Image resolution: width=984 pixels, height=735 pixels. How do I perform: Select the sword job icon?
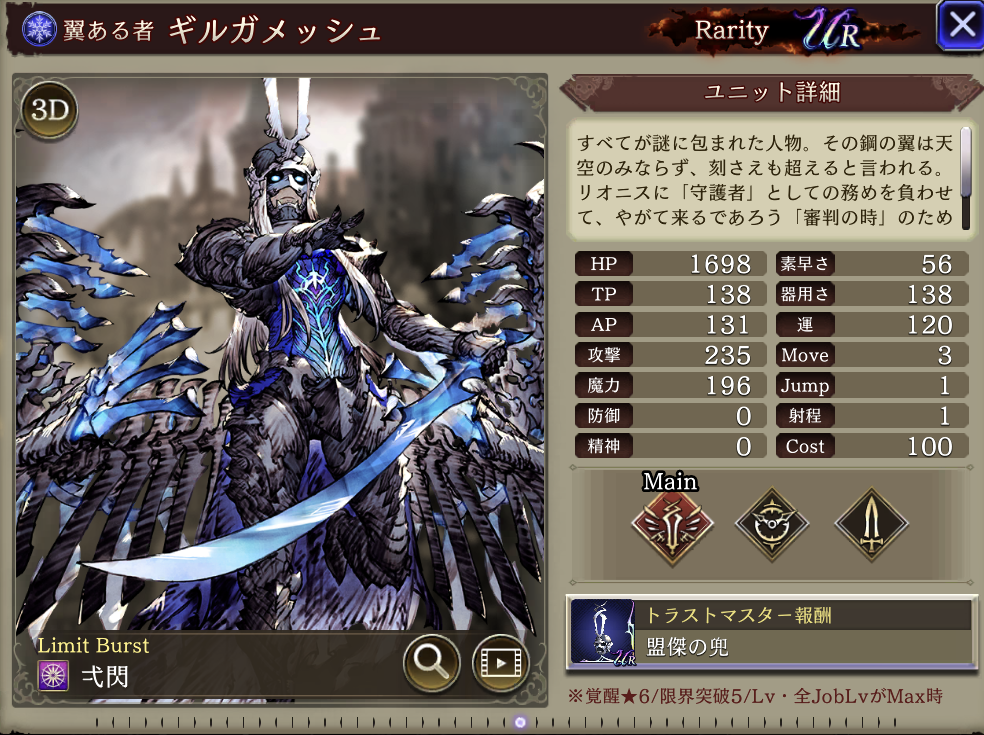click(x=872, y=523)
